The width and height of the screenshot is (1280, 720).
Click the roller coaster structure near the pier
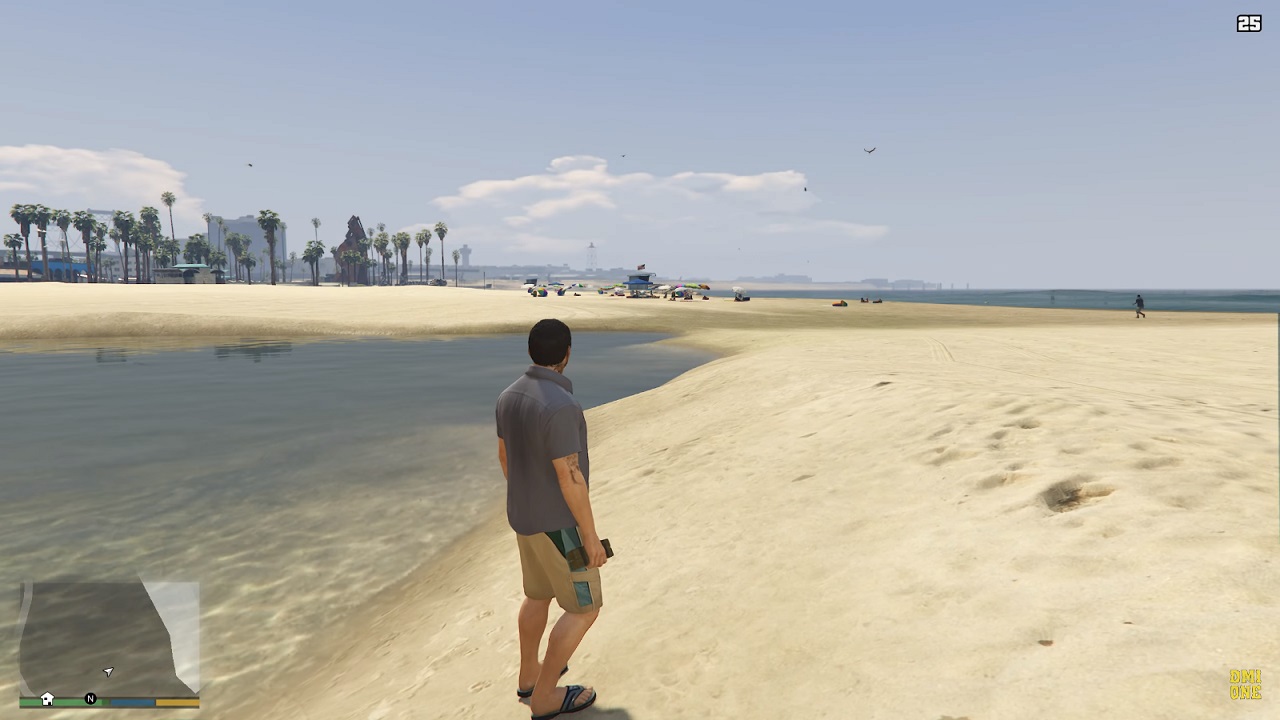352,238
